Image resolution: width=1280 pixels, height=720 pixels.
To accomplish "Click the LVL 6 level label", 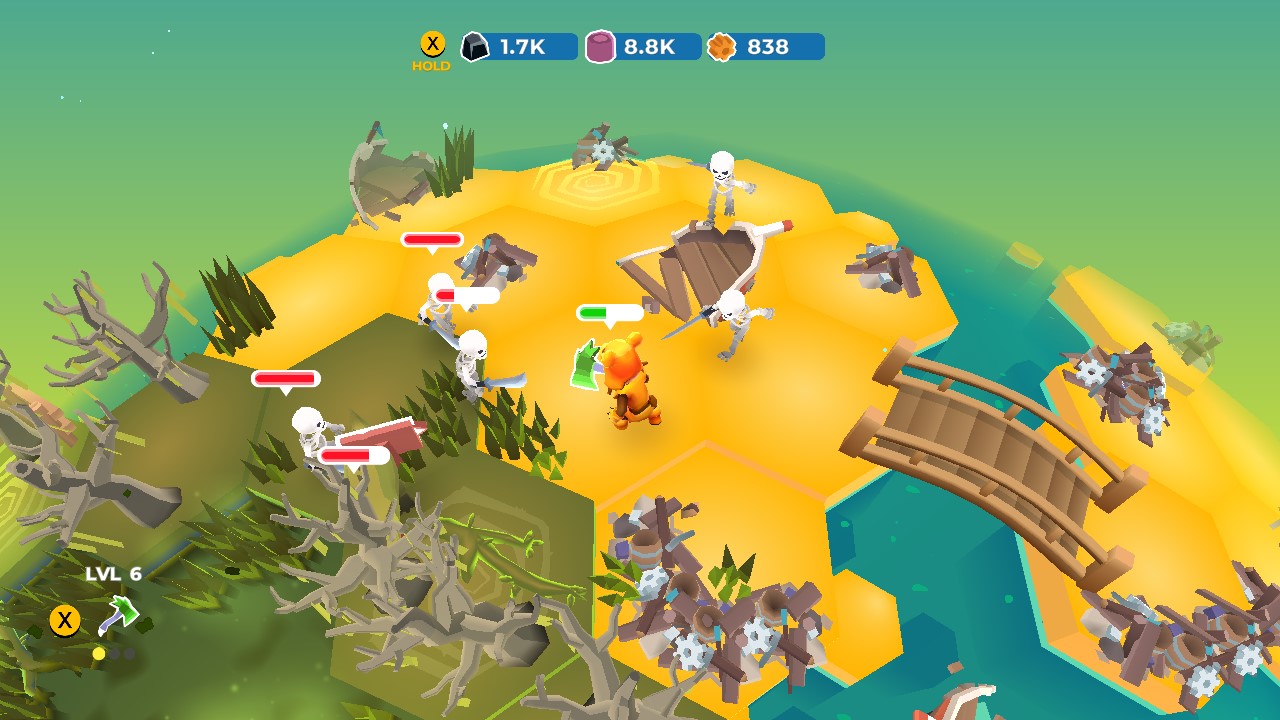I will [113, 572].
